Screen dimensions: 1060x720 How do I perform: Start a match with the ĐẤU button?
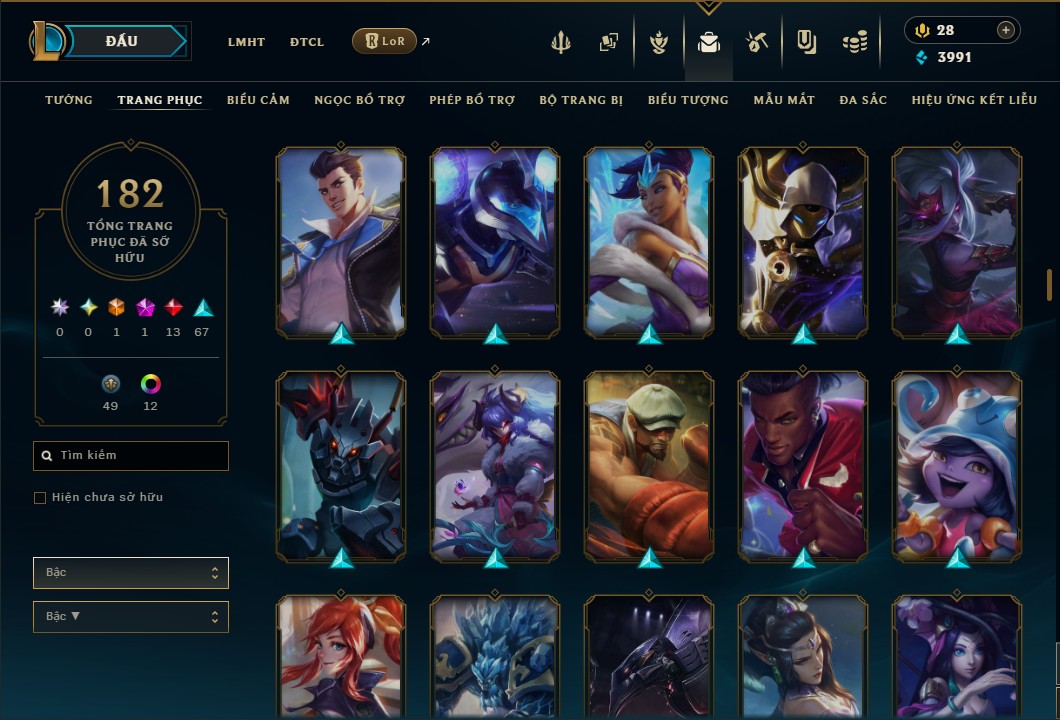pos(122,41)
